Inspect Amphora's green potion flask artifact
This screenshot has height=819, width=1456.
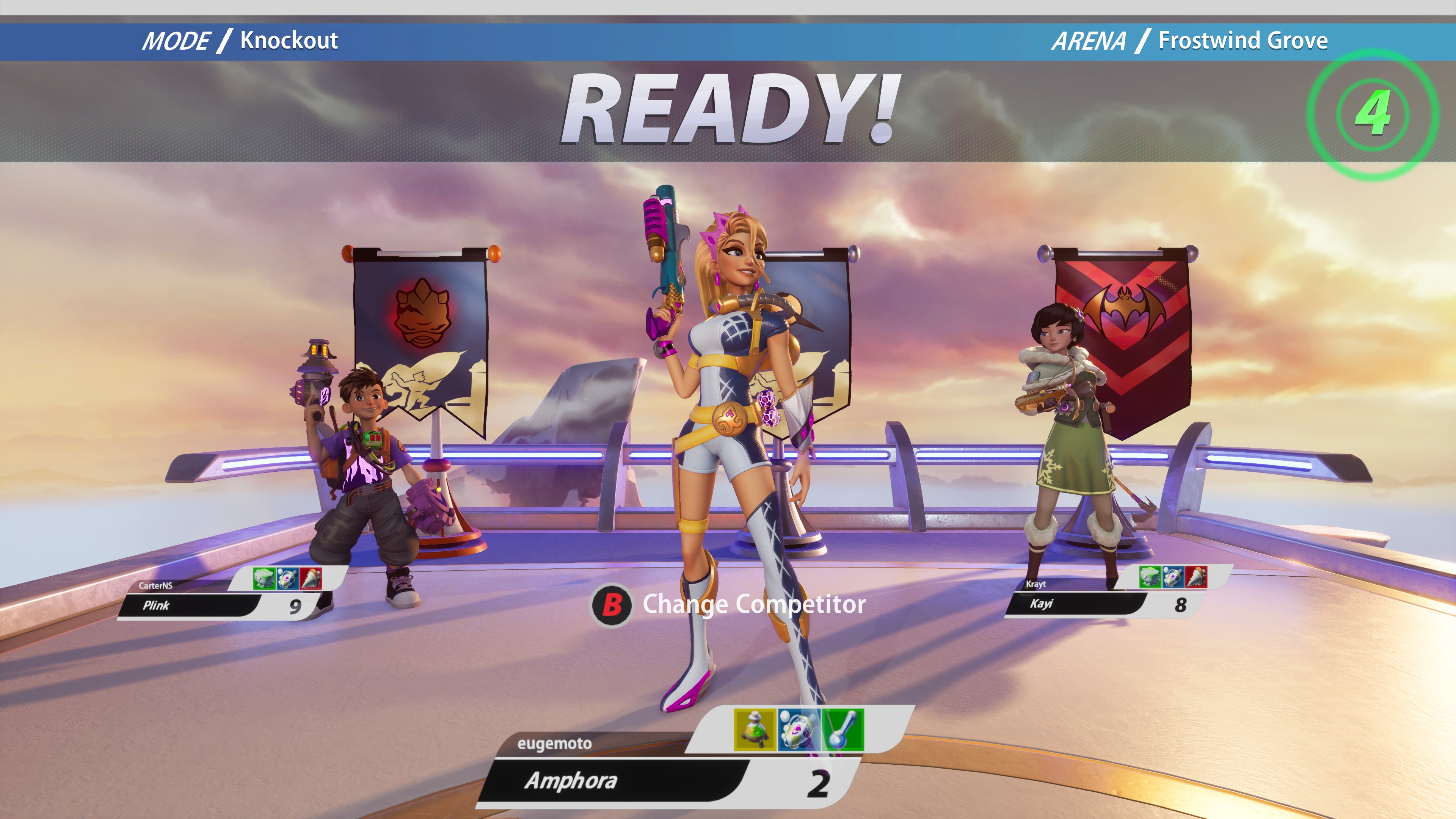(755, 730)
